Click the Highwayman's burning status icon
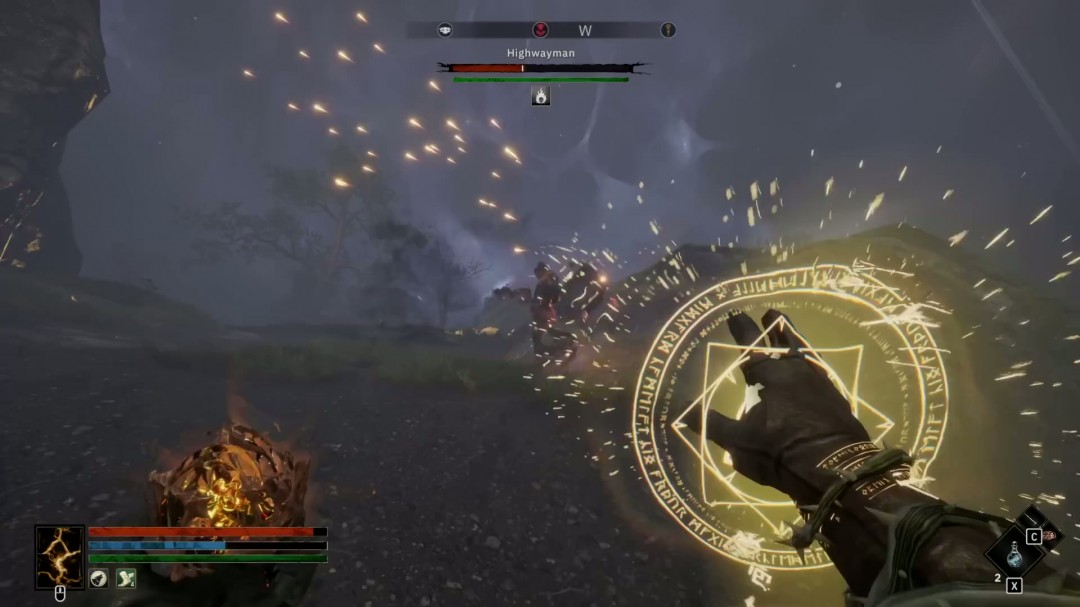This screenshot has height=607, width=1080. coord(541,96)
